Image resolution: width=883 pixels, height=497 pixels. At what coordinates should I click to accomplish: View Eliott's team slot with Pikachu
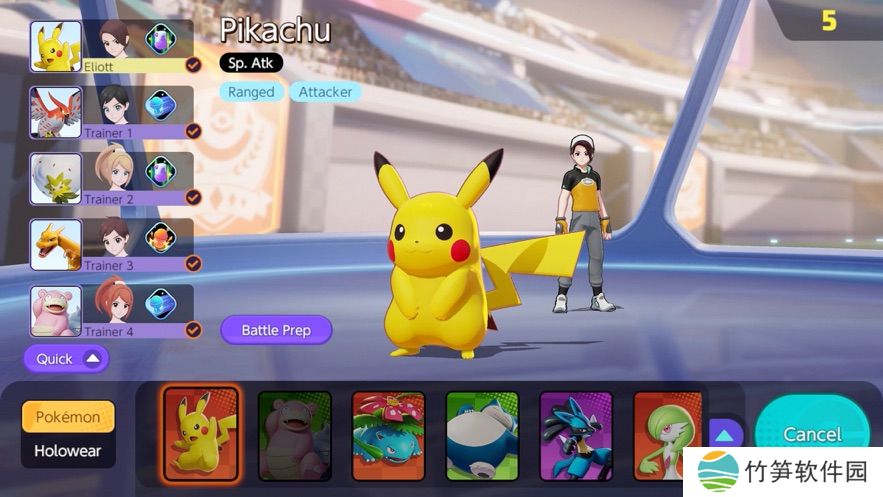pyautogui.click(x=114, y=46)
